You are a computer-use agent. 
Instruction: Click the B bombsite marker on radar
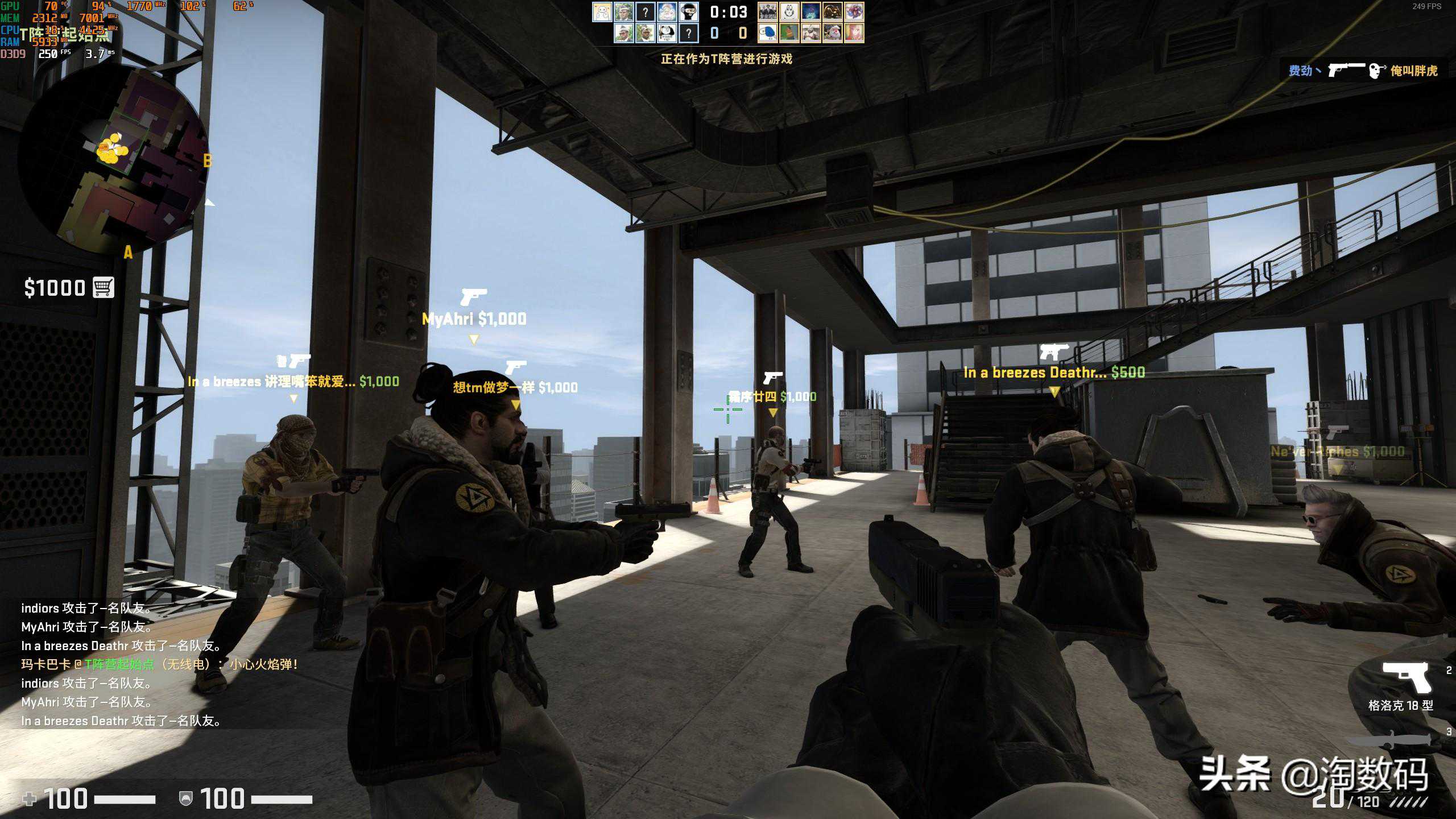(208, 161)
